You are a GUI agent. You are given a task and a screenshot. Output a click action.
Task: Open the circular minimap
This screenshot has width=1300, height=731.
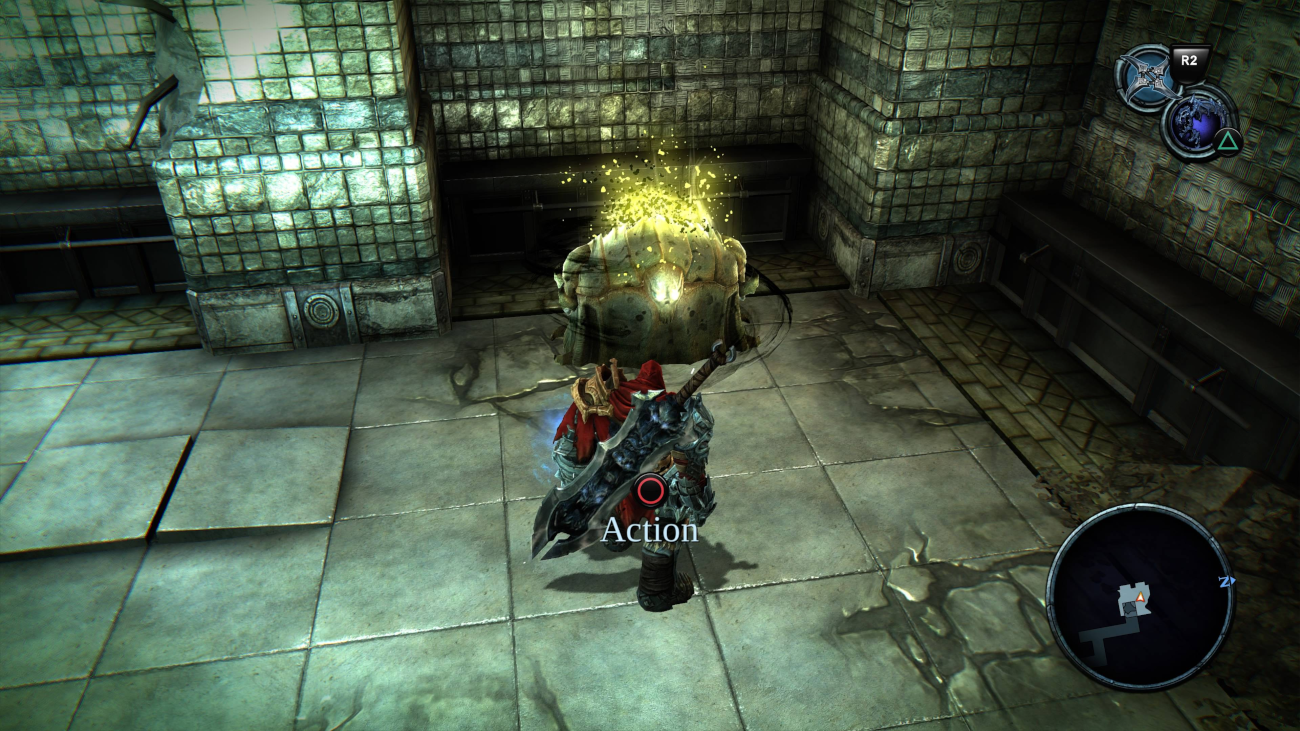(x=1139, y=598)
